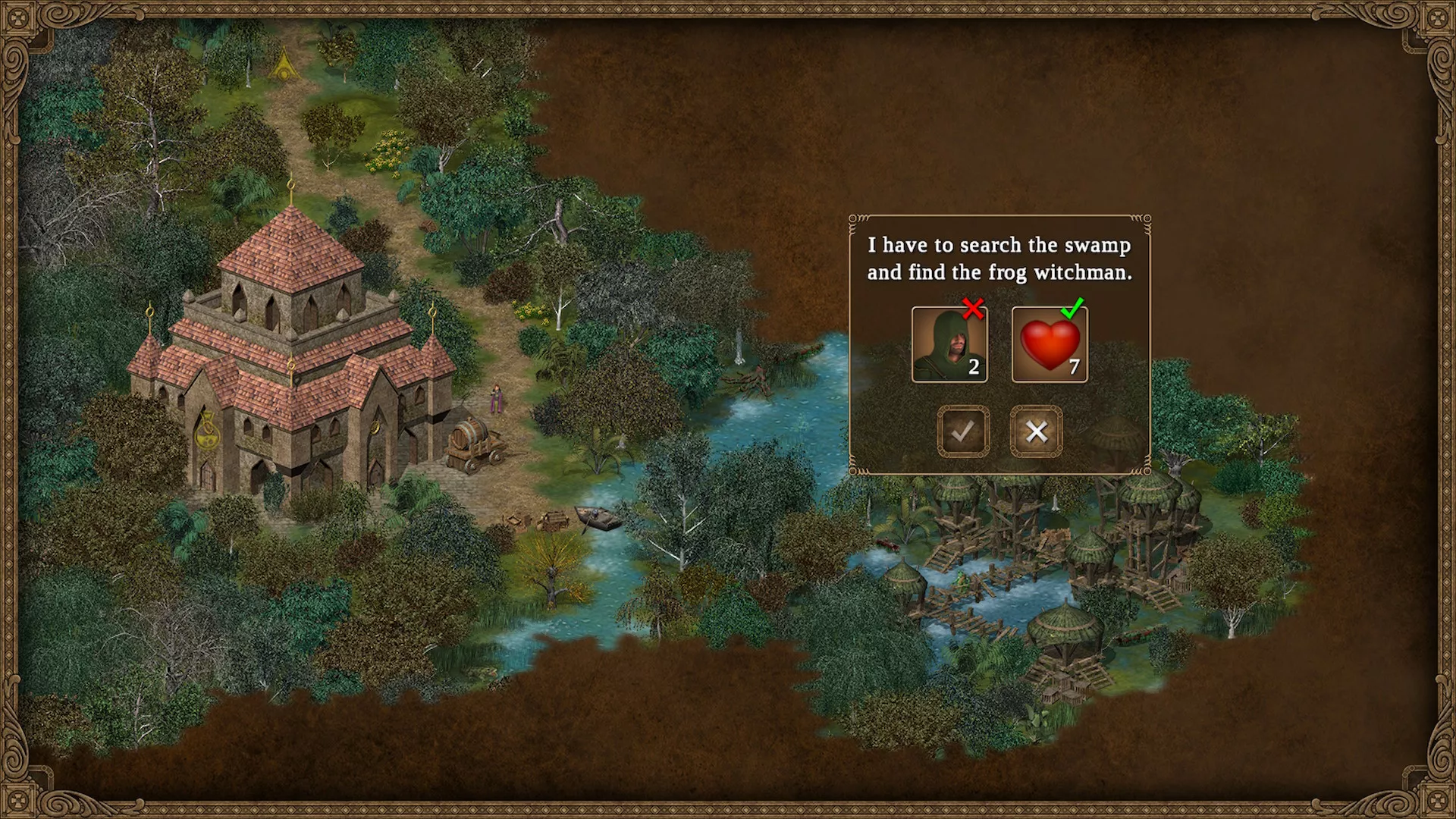
Task: Cancel the quest dialog with the X button
Action: [1036, 431]
